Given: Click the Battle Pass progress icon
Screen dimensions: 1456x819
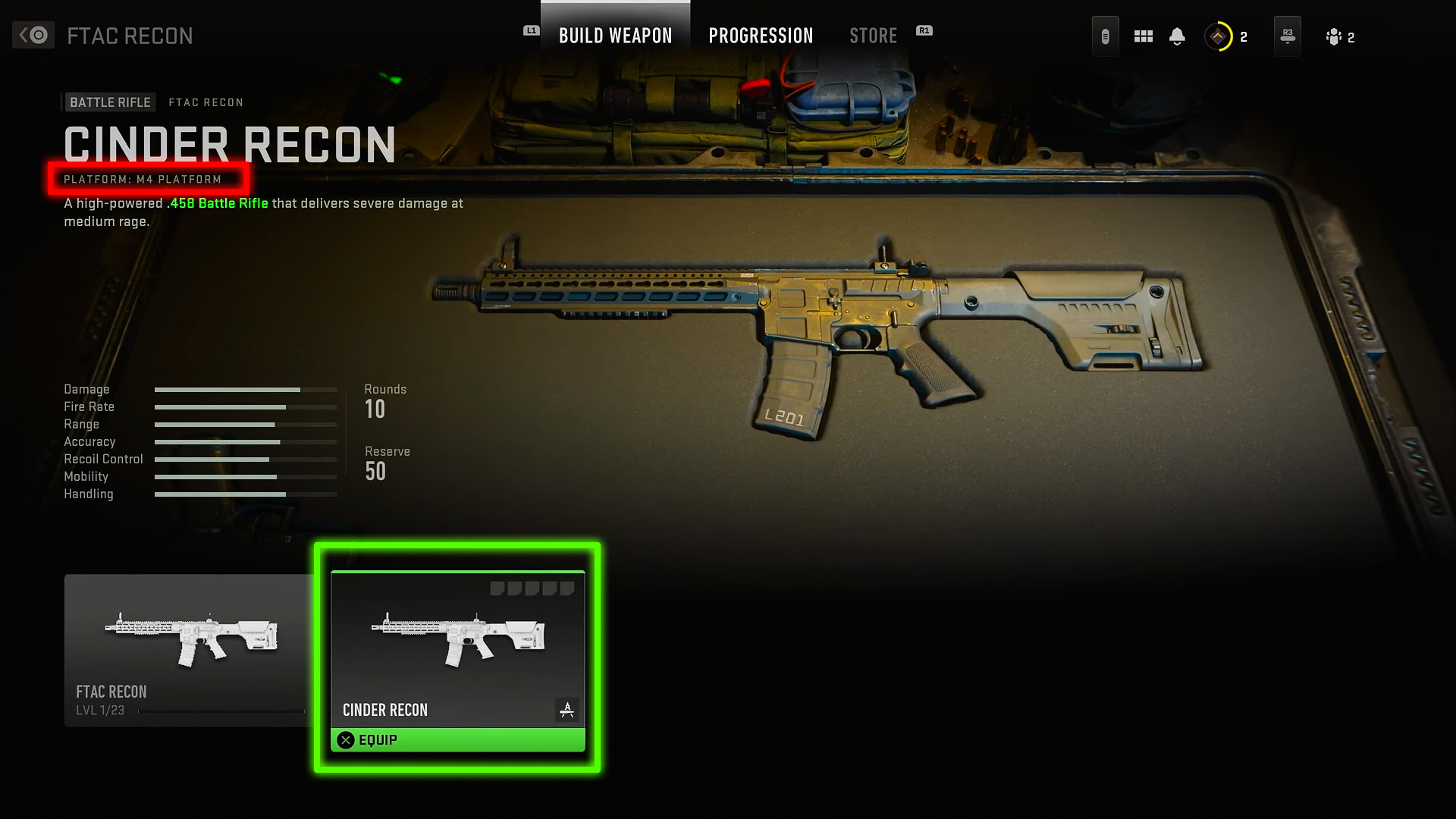Looking at the screenshot, I should click(1218, 36).
